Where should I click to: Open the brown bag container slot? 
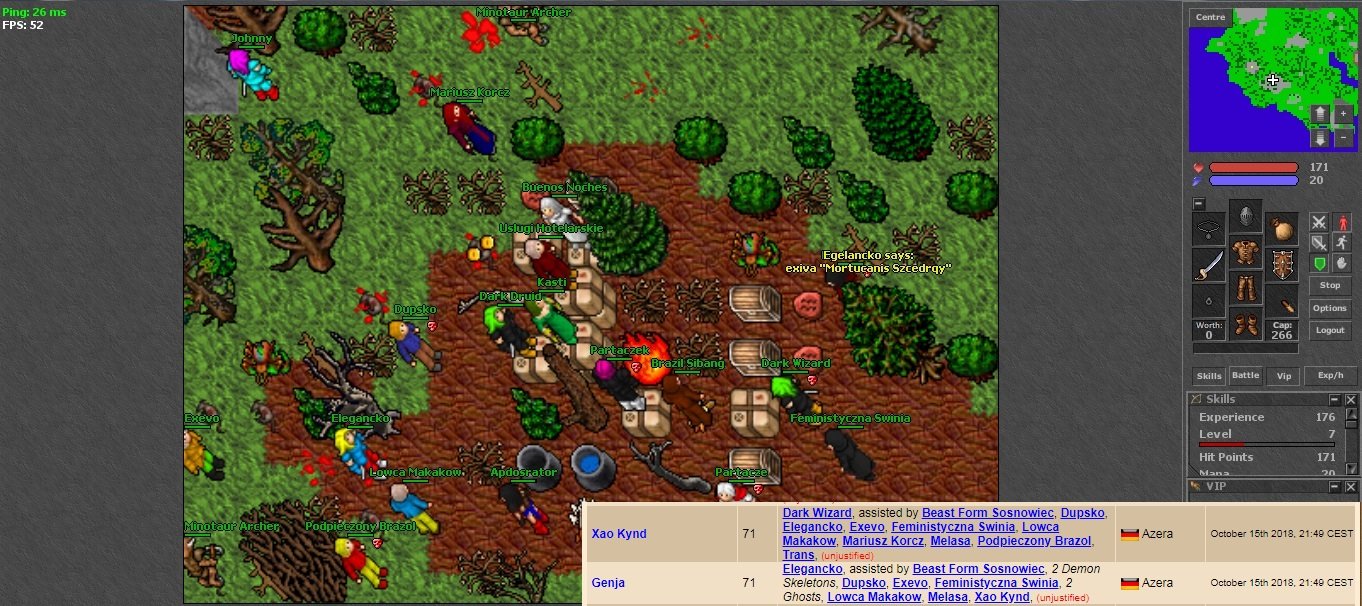click(x=1281, y=229)
